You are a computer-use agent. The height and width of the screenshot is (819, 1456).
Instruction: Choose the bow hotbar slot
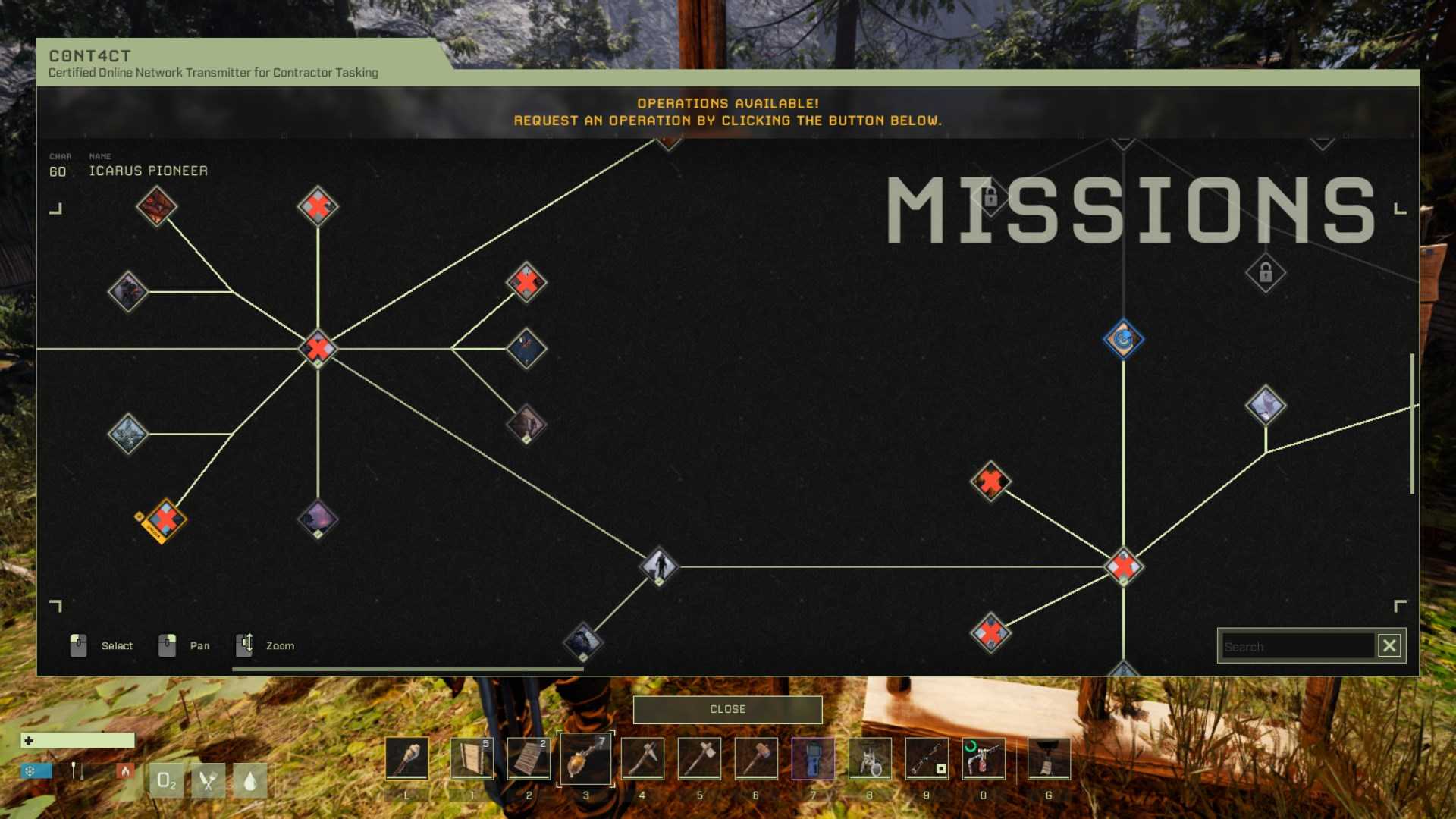click(x=927, y=758)
